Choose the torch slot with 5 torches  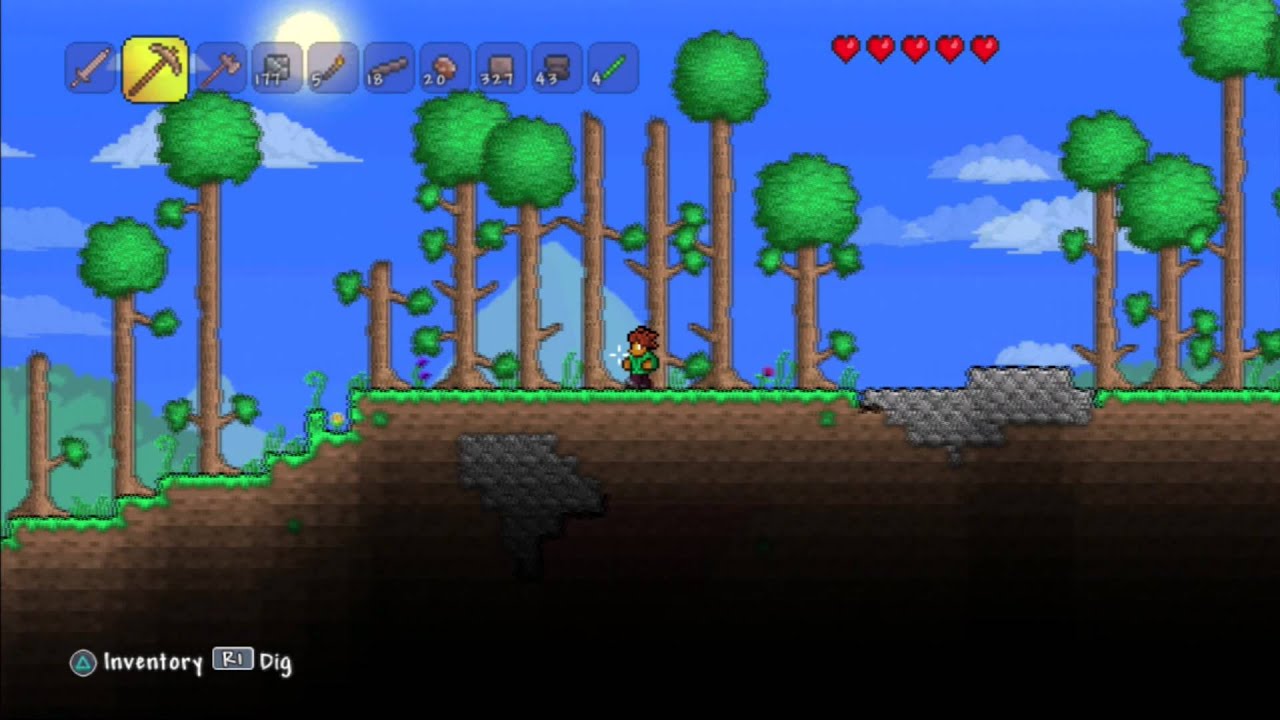click(333, 69)
